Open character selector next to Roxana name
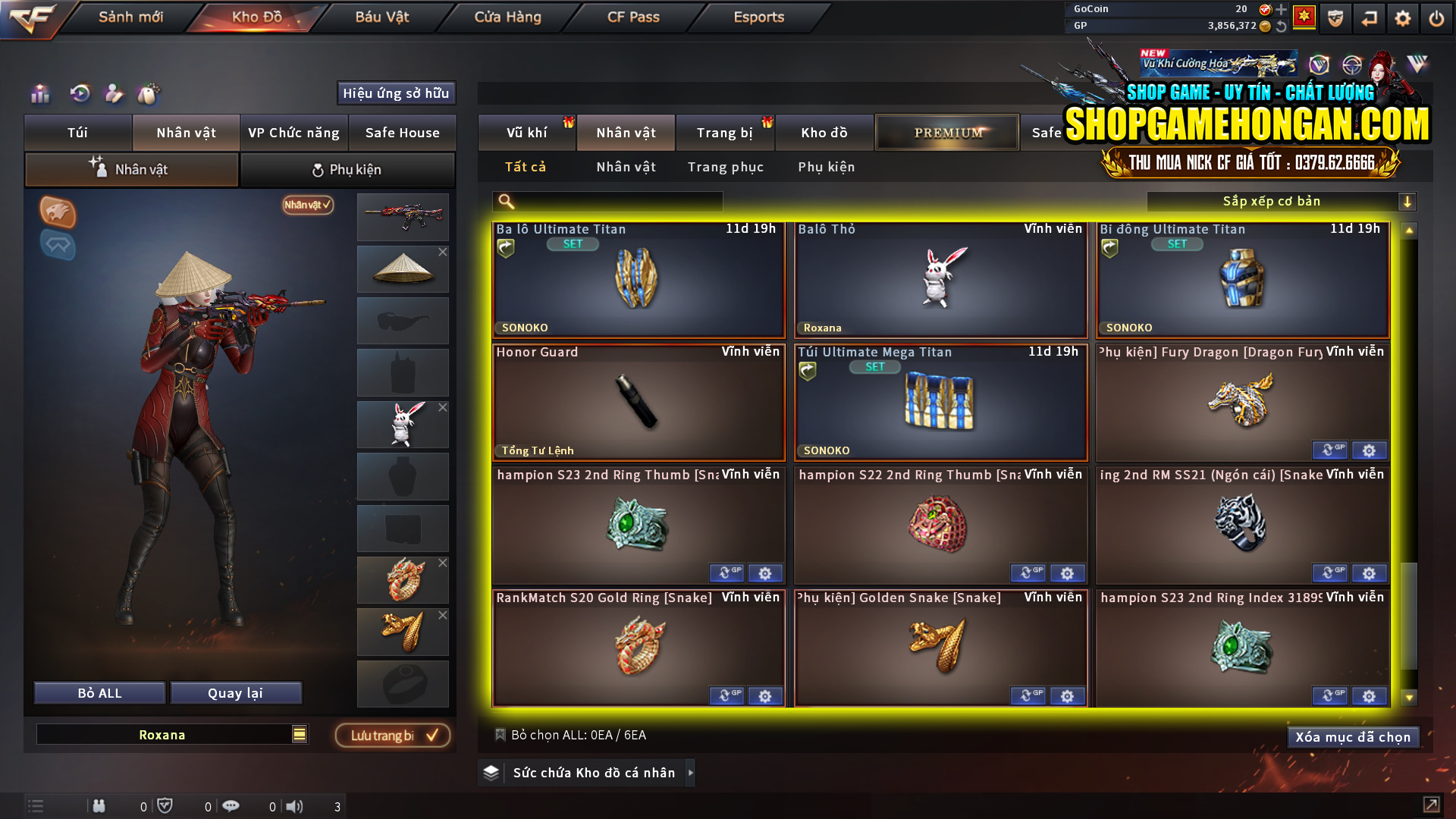The image size is (1456, 819). (x=300, y=734)
